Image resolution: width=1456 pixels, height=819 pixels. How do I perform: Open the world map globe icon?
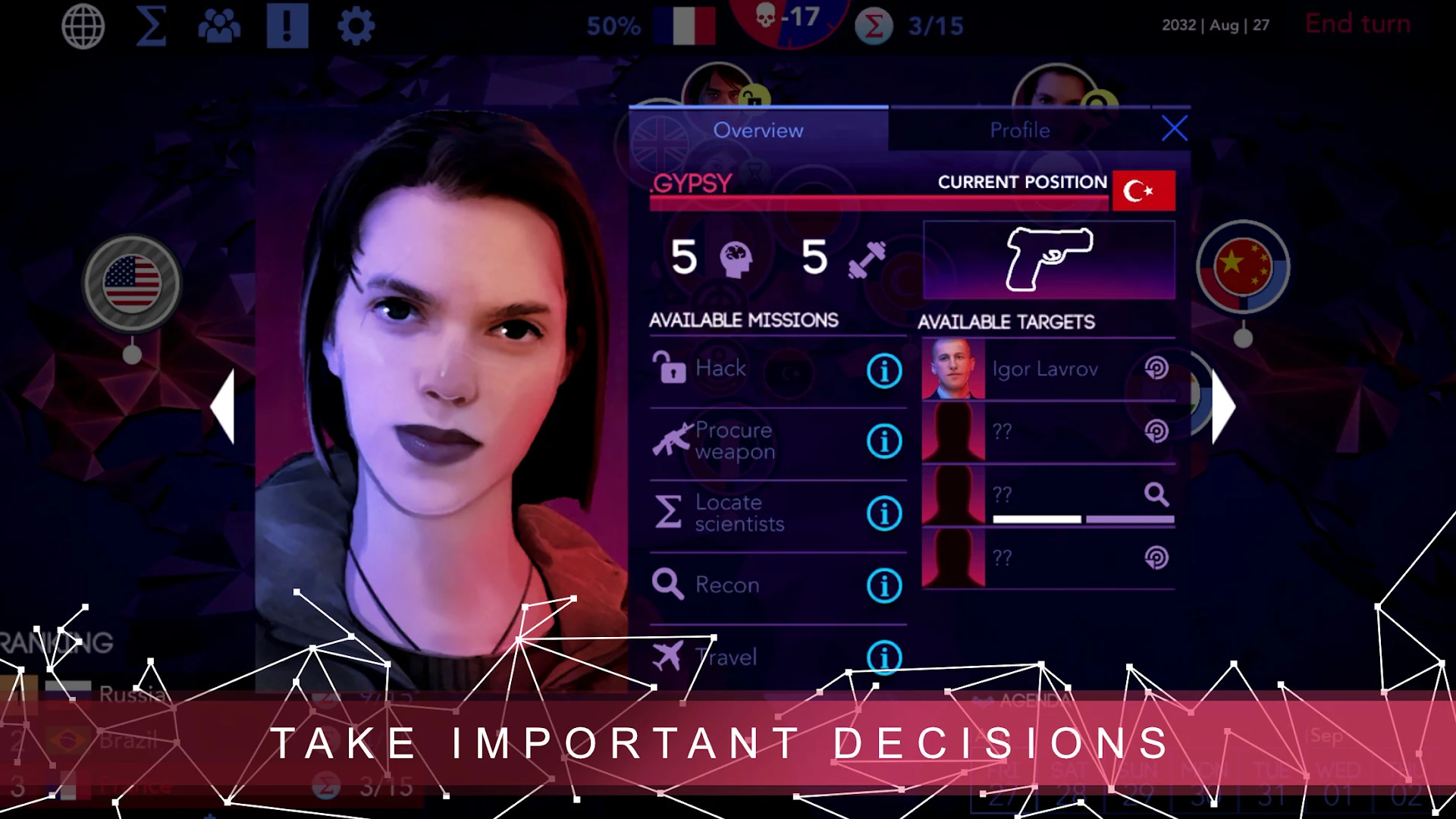coord(83,24)
